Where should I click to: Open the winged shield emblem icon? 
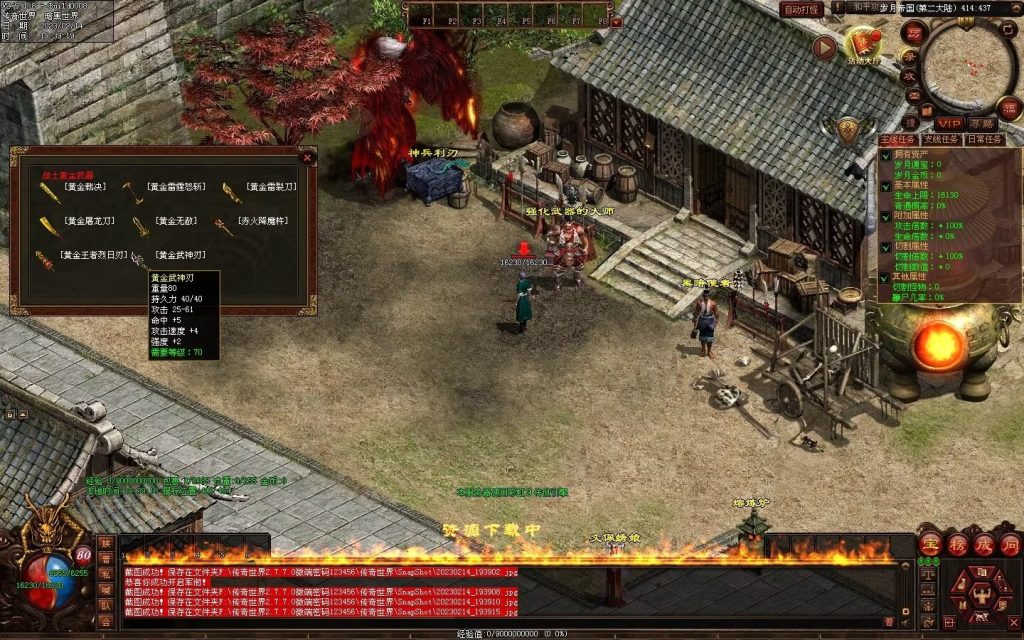[x=848, y=129]
